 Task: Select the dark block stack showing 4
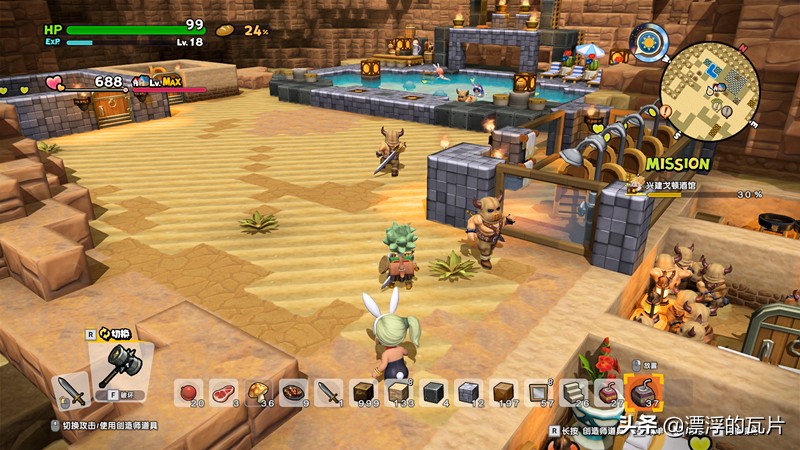[433, 391]
